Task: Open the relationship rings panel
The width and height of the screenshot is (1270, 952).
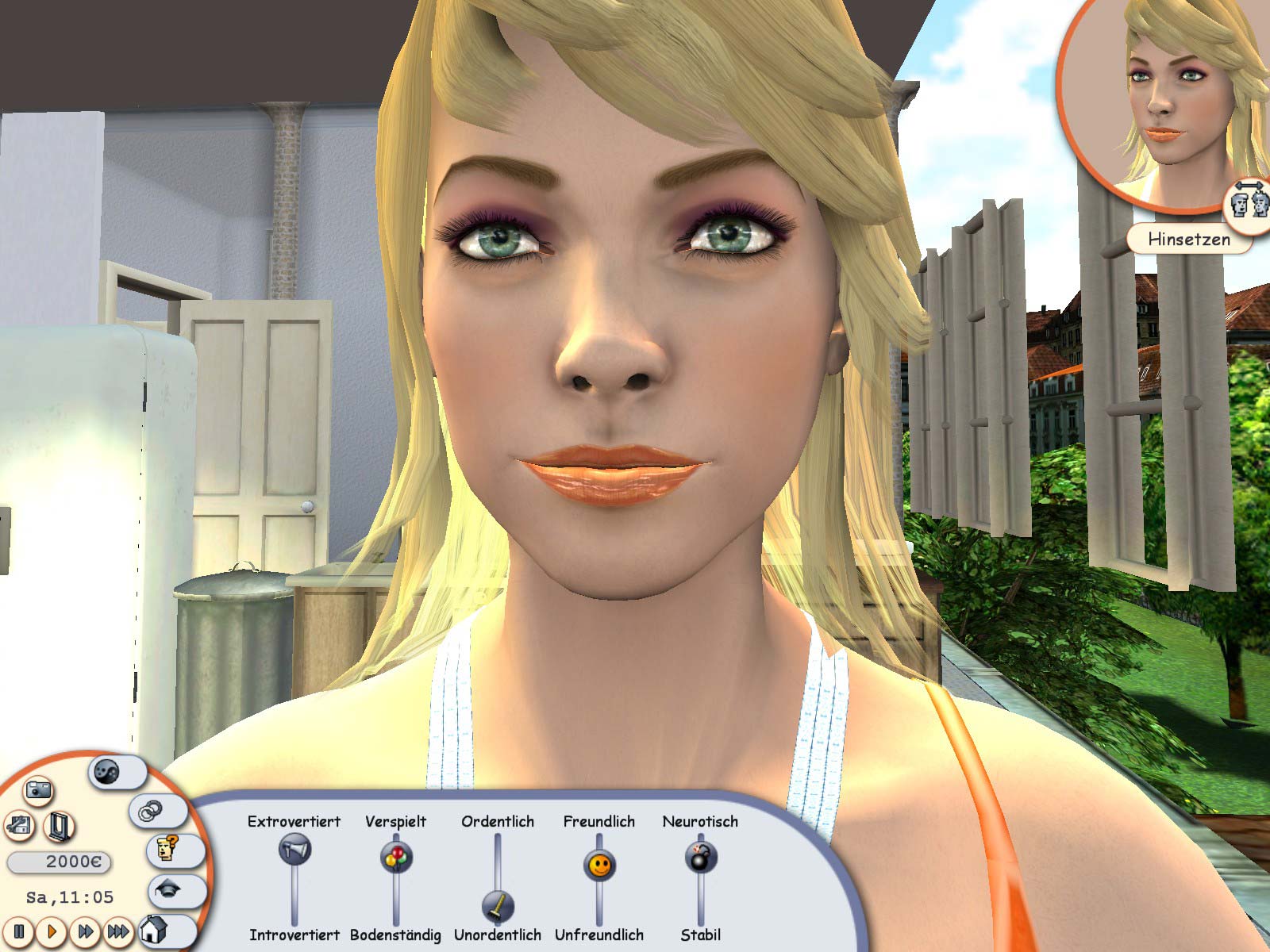Action: 151,812
